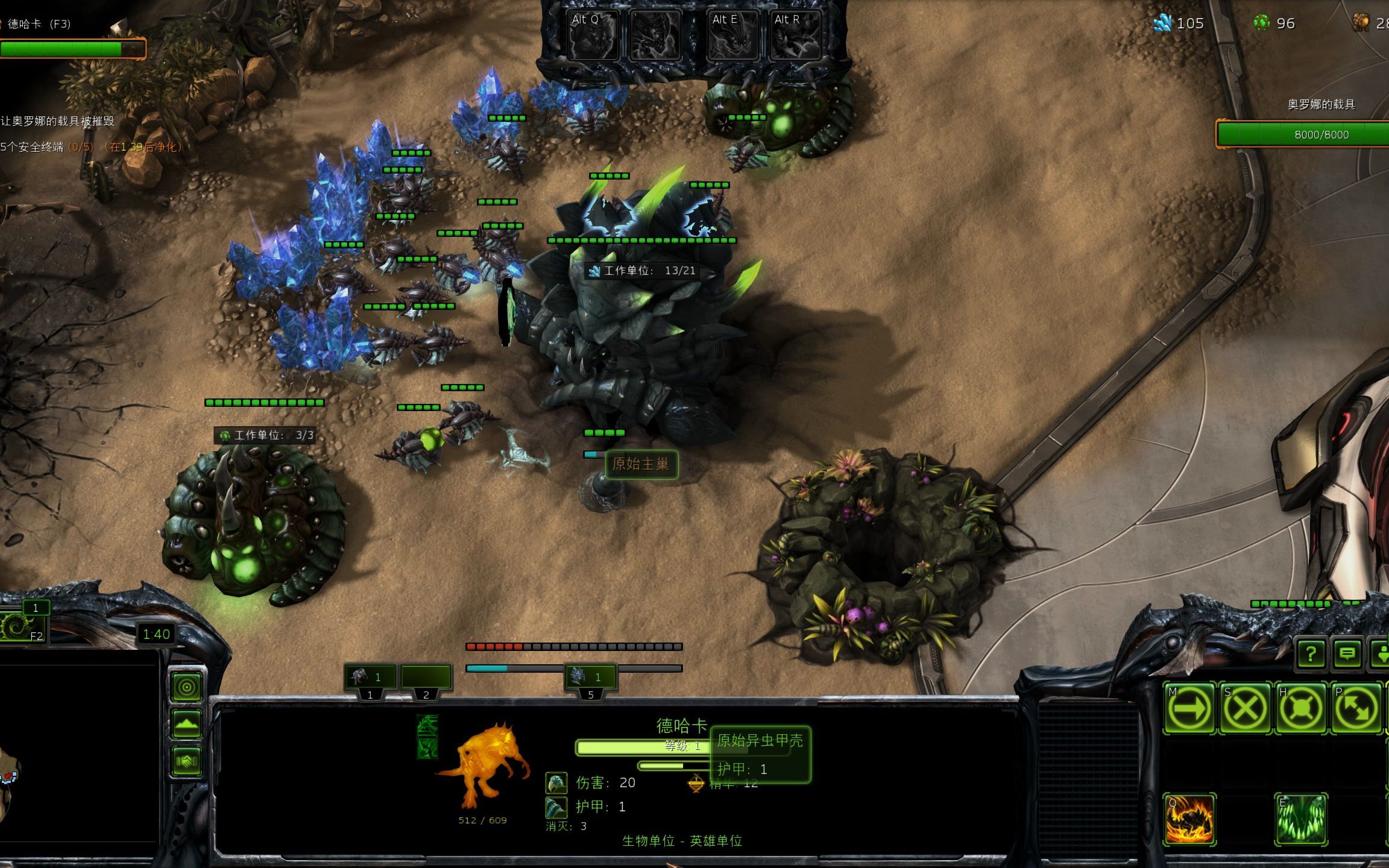Click the Alt R top-bar ability icon
Image resolution: width=1389 pixels, height=868 pixels.
(794, 36)
